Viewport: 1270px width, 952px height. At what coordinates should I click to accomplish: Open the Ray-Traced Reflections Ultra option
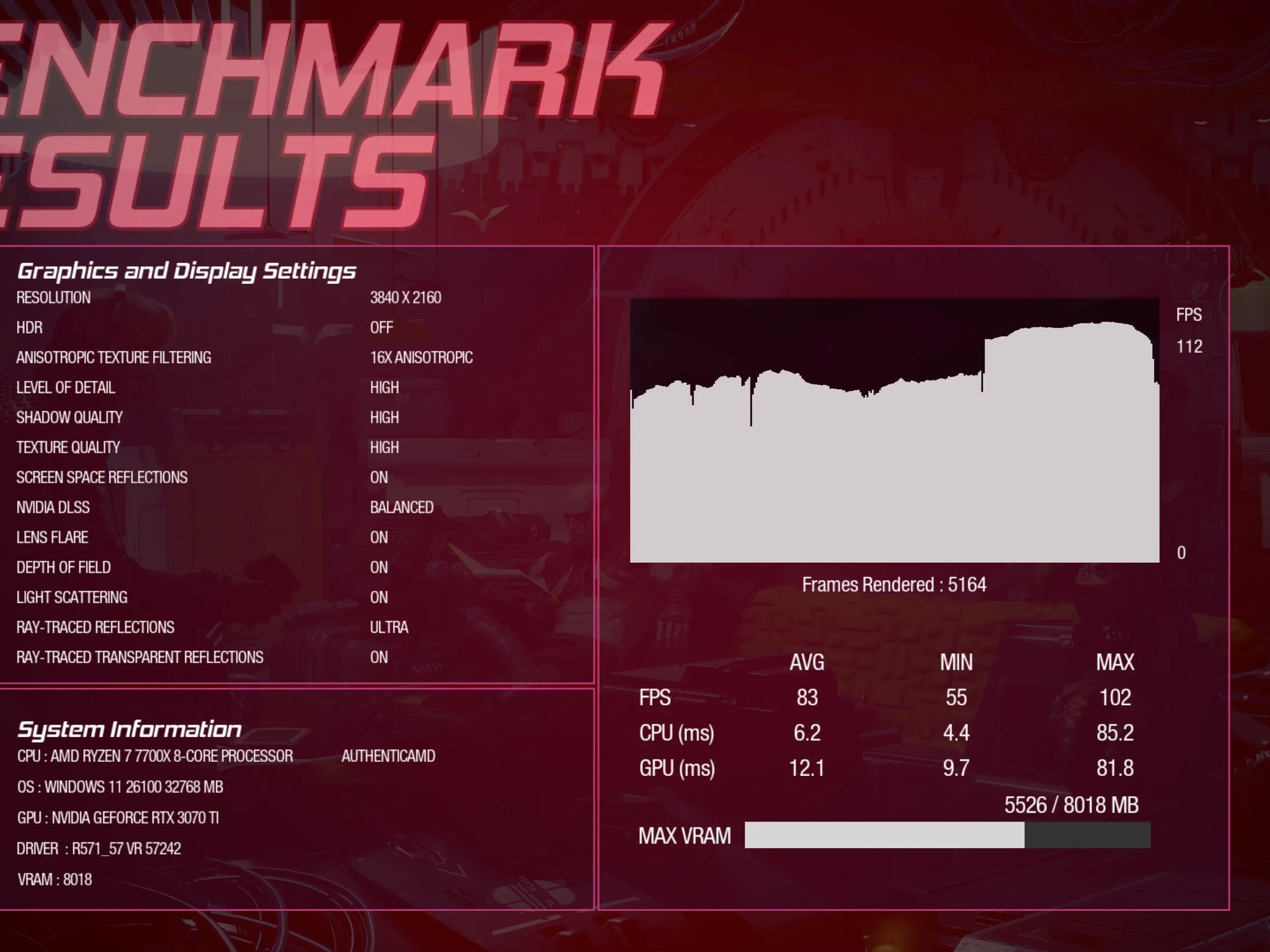click(x=389, y=627)
